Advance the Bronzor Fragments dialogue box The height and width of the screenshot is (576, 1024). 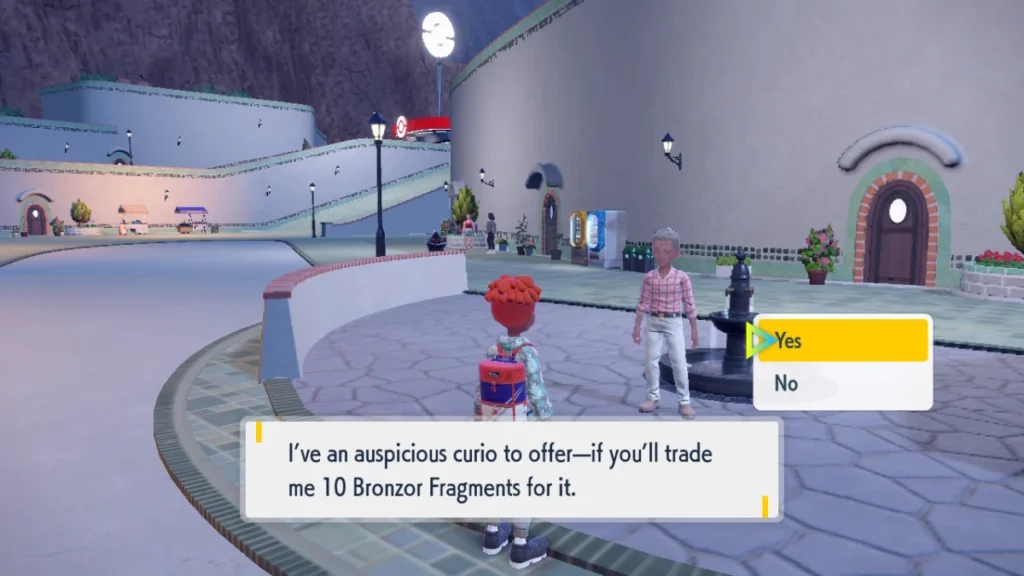511,468
